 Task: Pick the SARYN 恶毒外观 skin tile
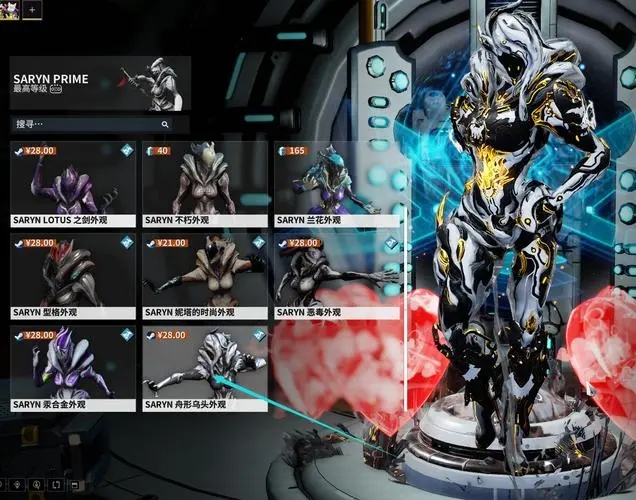tap(337, 276)
